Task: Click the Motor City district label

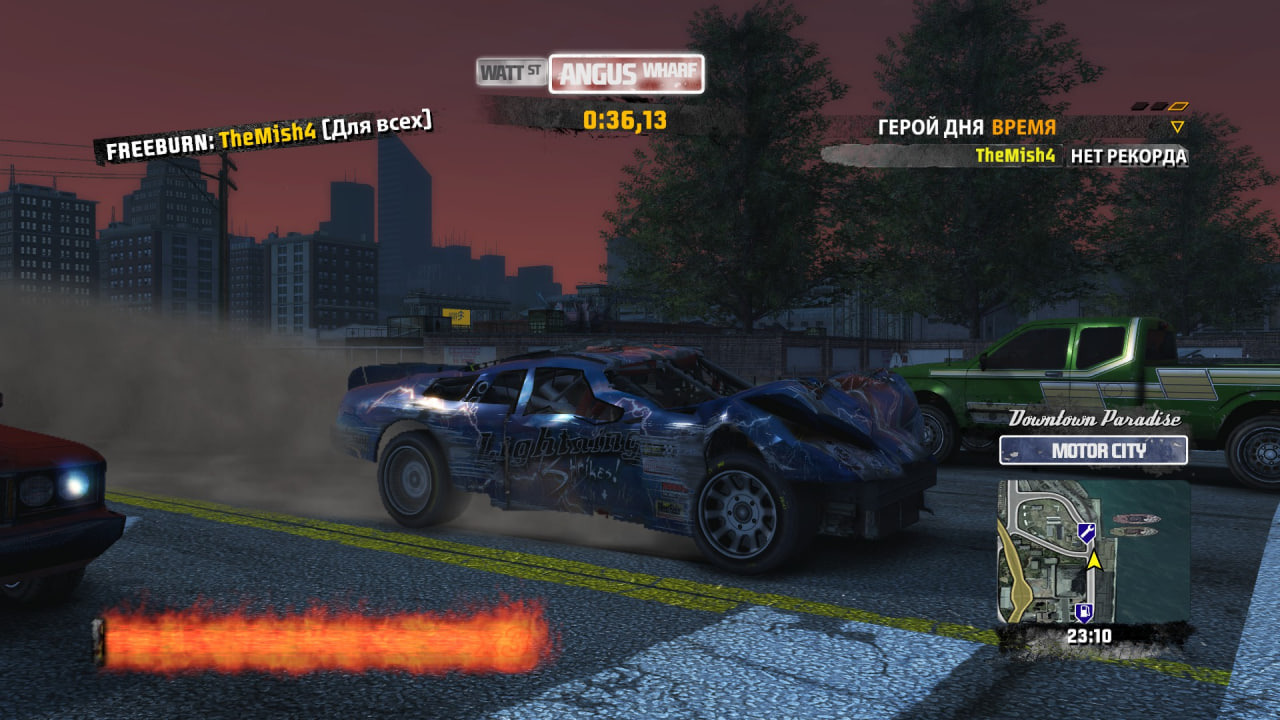Action: tap(1093, 450)
